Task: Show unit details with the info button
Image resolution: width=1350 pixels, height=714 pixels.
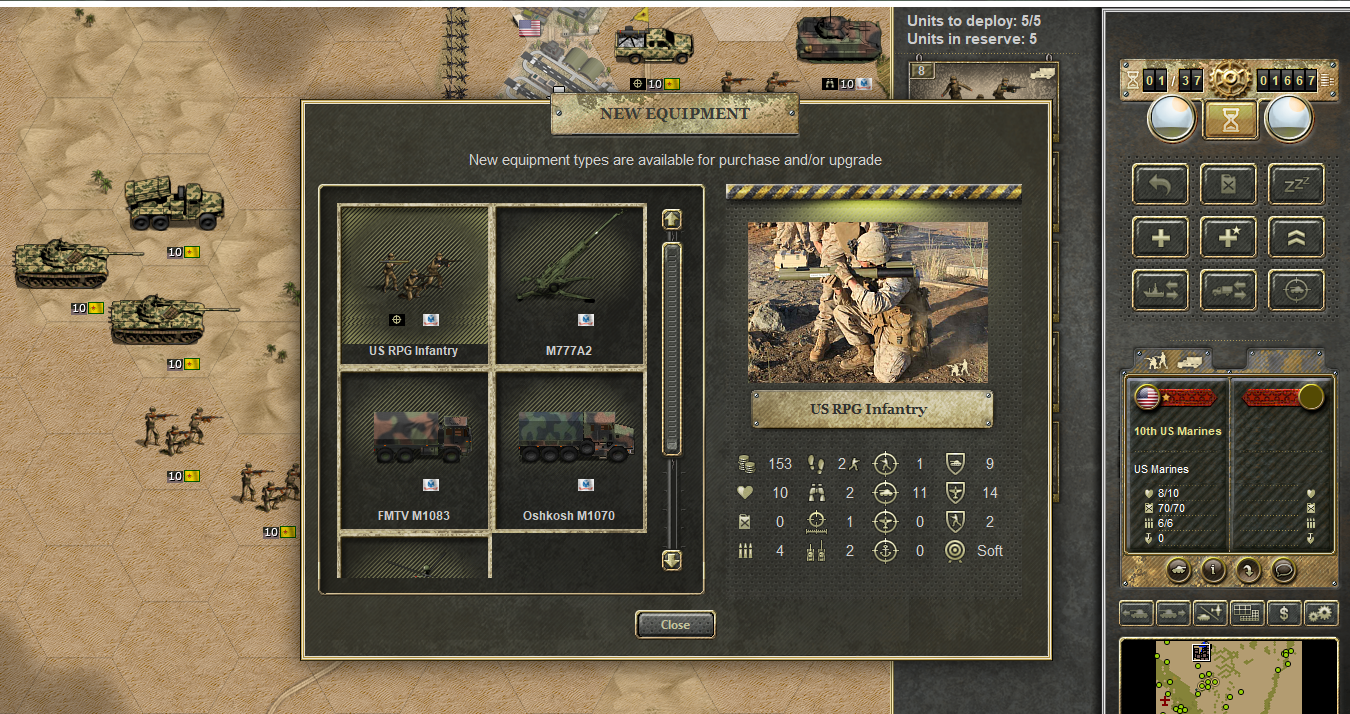Action: (x=1213, y=570)
